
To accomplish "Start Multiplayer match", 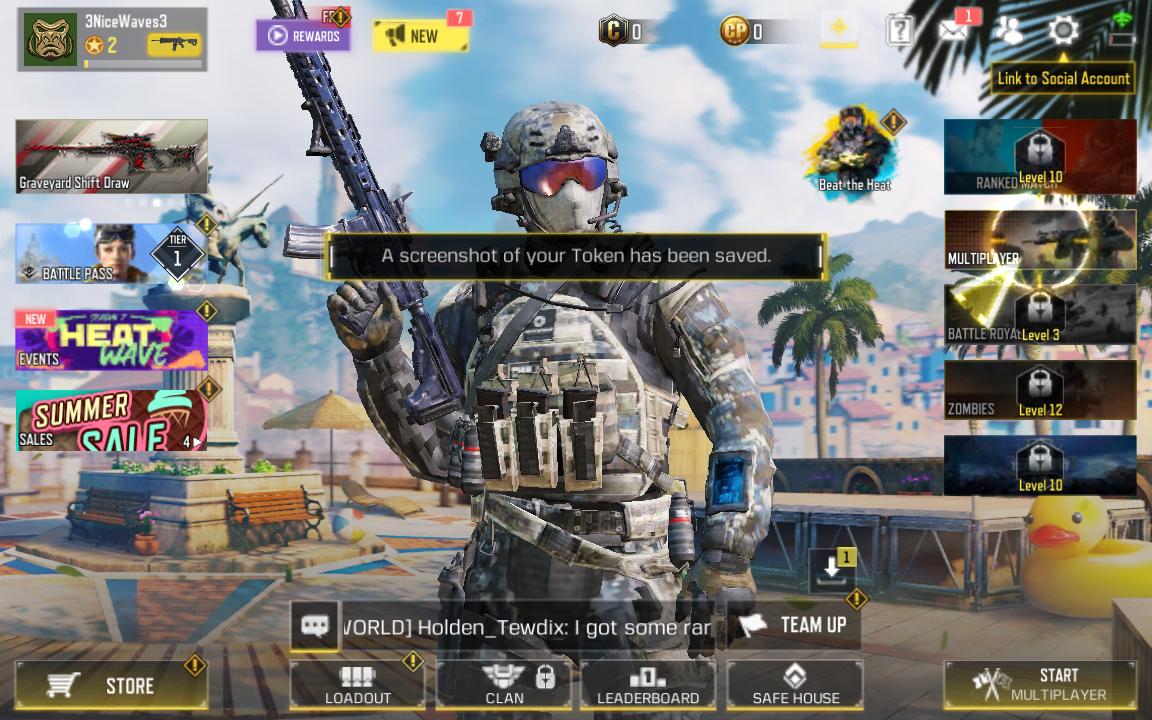I will [x=1040, y=685].
